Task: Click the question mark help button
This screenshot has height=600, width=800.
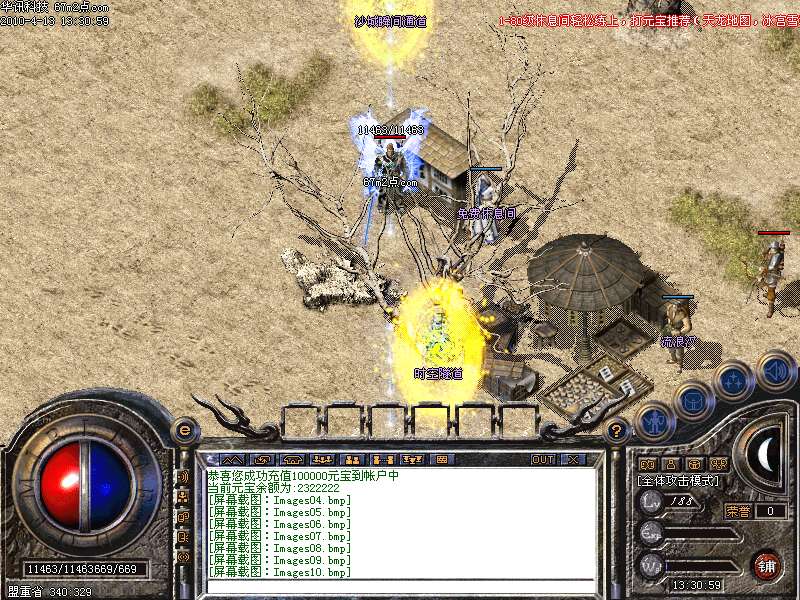Action: point(617,431)
